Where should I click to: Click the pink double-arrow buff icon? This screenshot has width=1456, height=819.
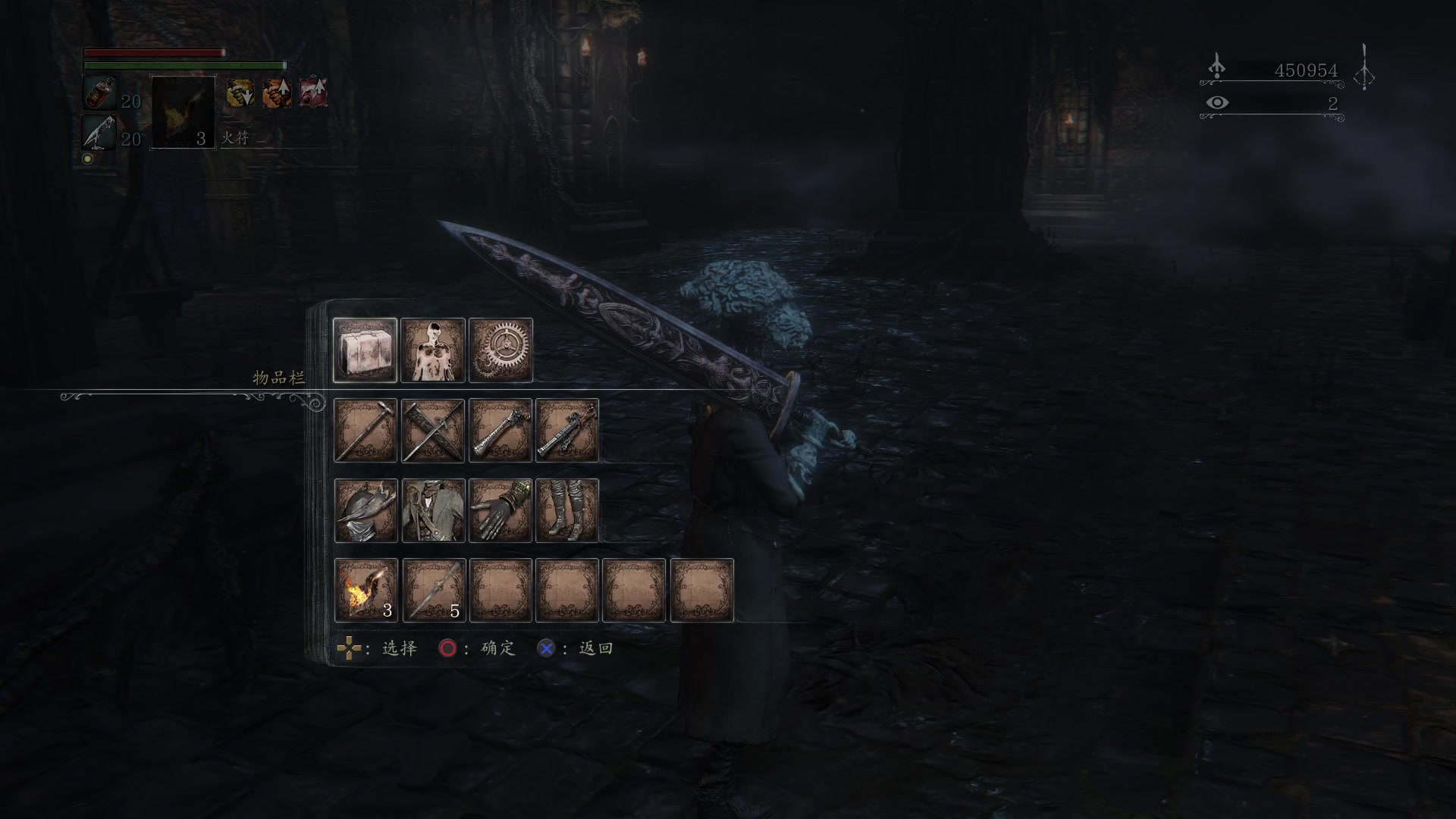(x=313, y=93)
